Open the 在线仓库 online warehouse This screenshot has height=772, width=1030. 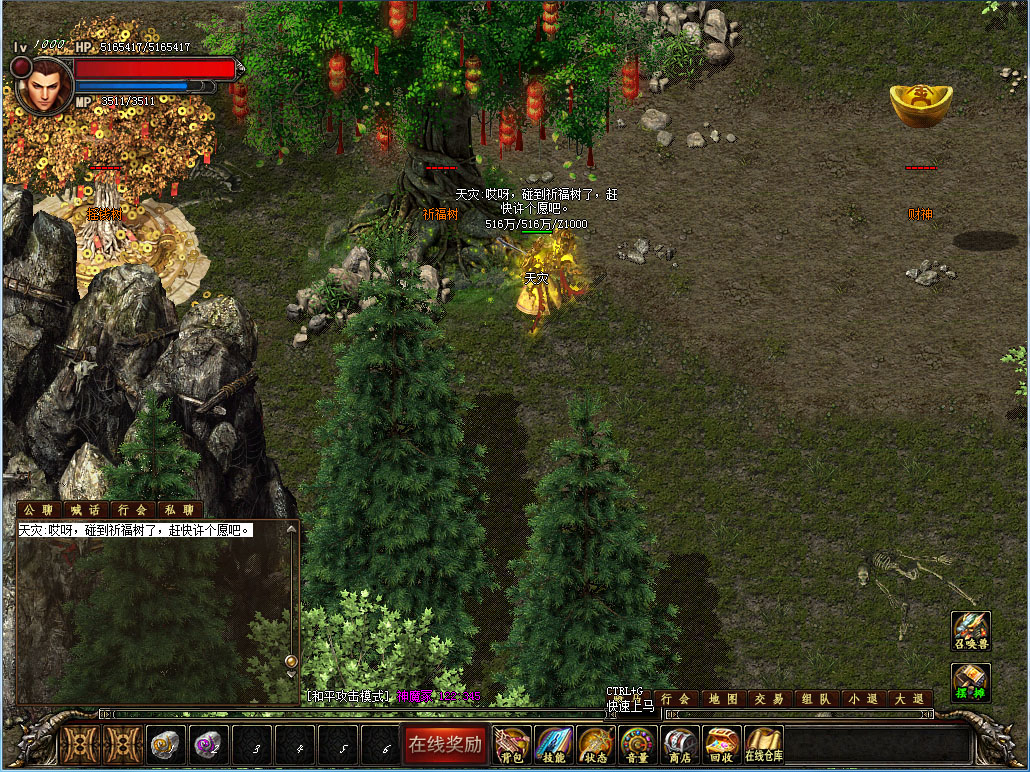764,745
